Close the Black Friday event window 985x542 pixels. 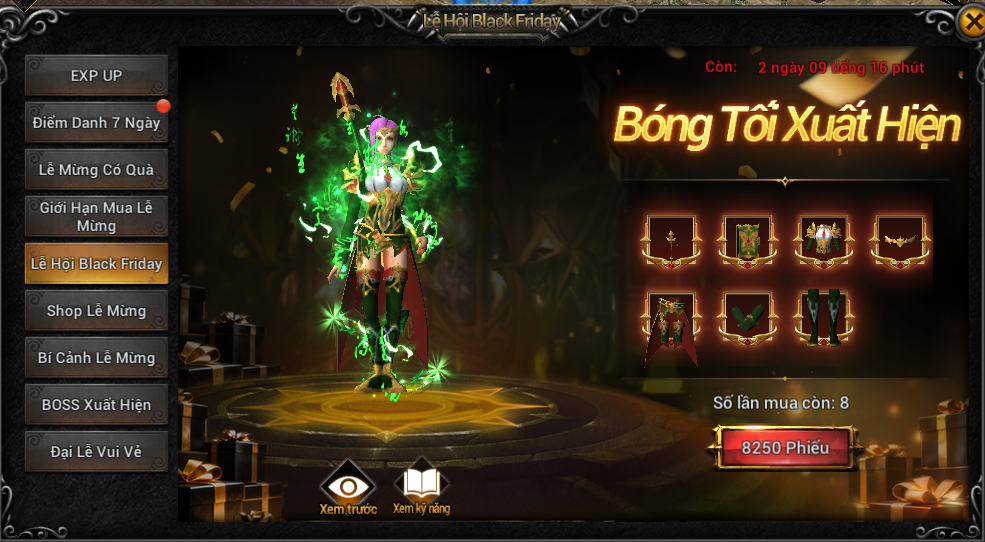pyautogui.click(x=971, y=24)
